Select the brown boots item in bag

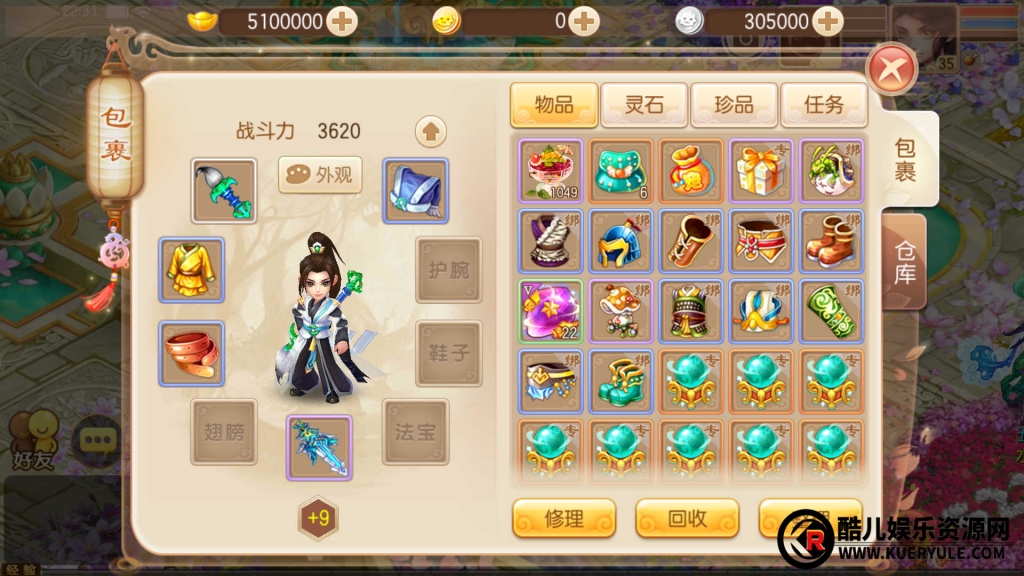click(x=831, y=241)
